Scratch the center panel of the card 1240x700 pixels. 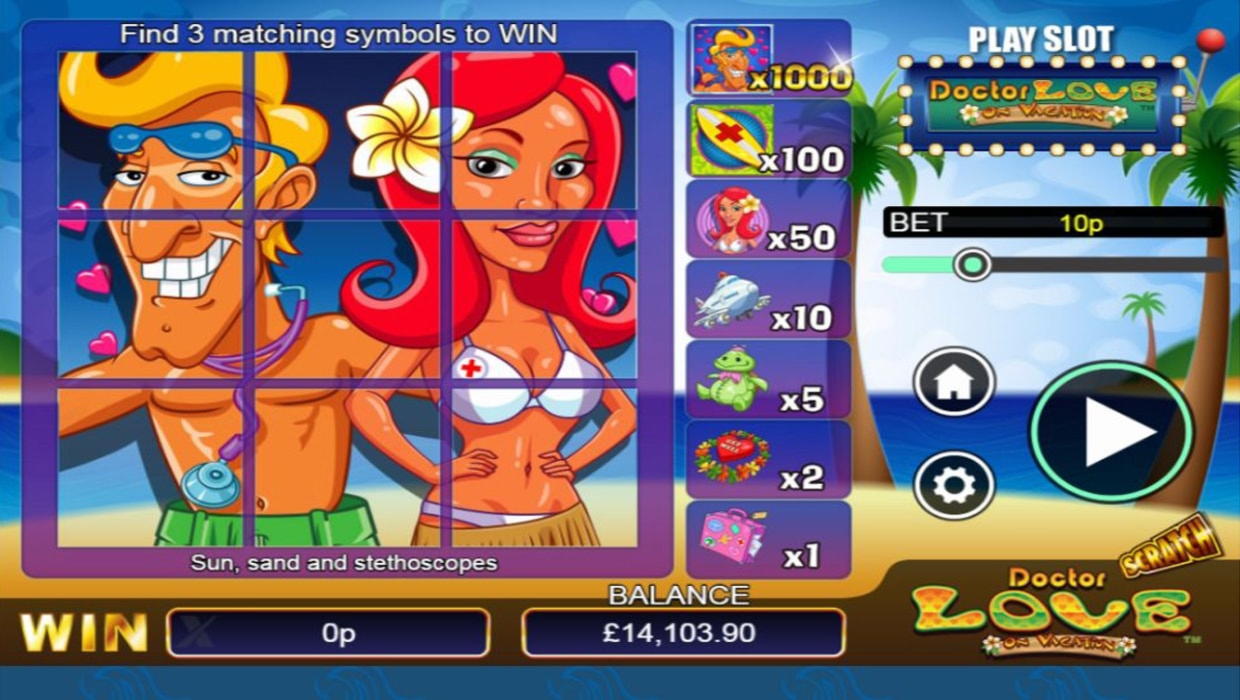click(x=347, y=299)
